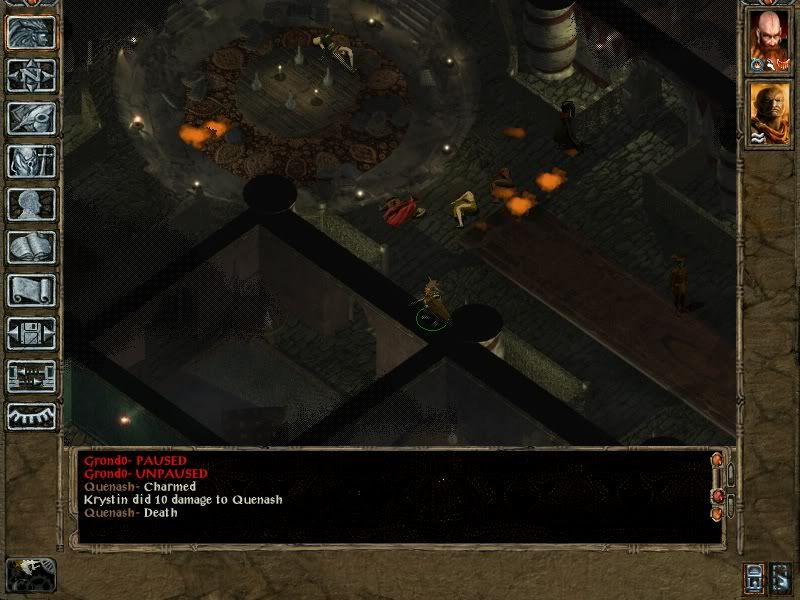Open the options floppy disk button
800x600 pixels.
click(x=31, y=333)
